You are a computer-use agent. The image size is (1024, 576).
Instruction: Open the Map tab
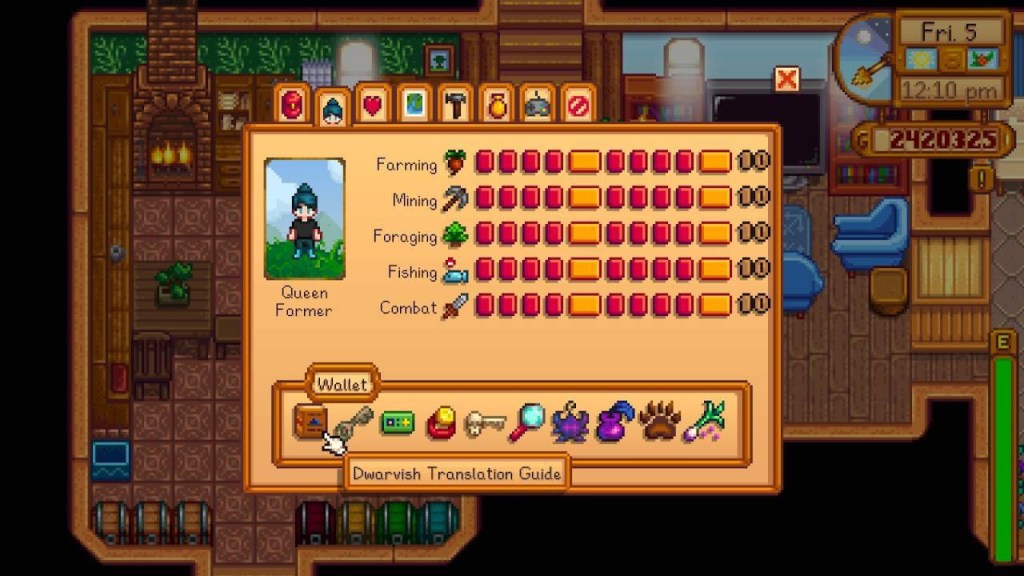pos(414,105)
